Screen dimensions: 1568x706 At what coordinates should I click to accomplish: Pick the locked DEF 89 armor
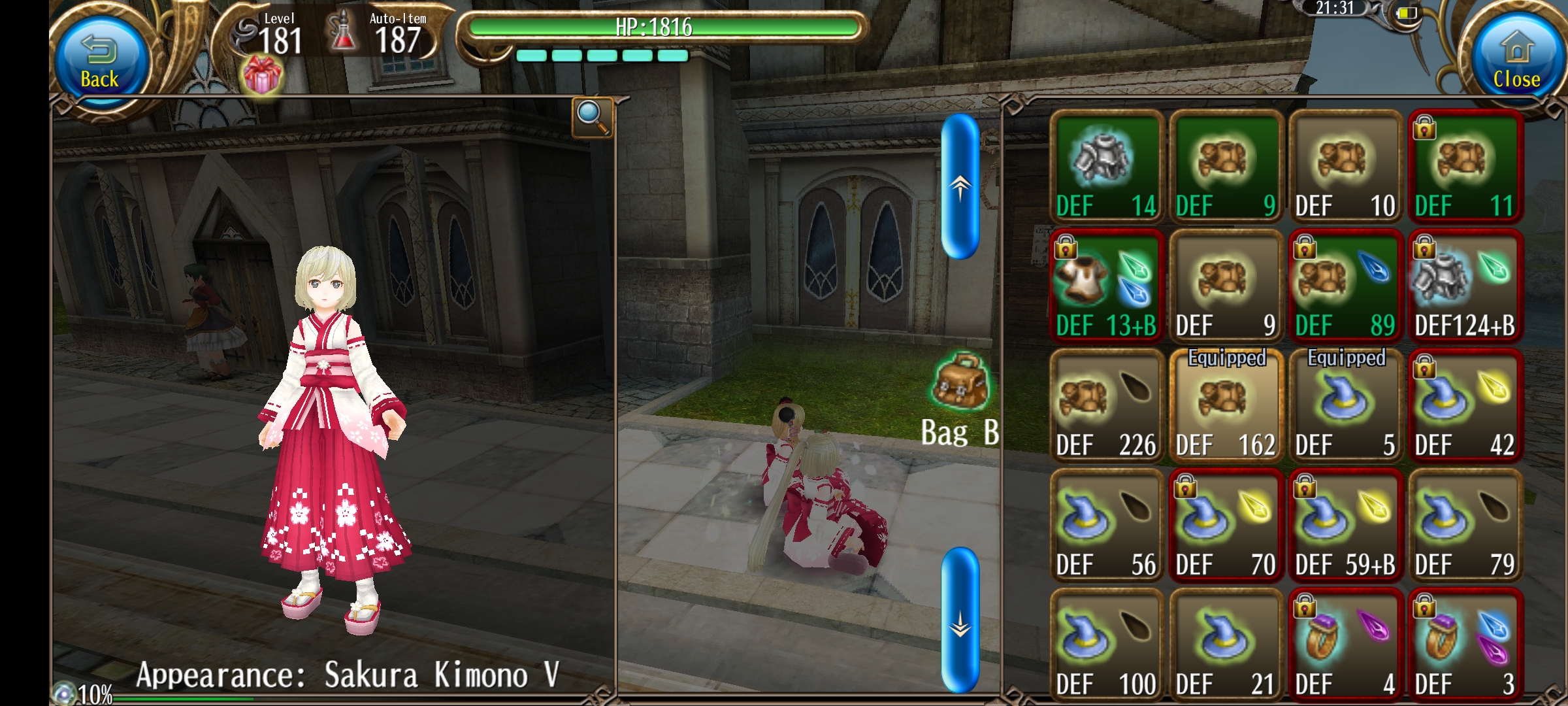(1345, 286)
